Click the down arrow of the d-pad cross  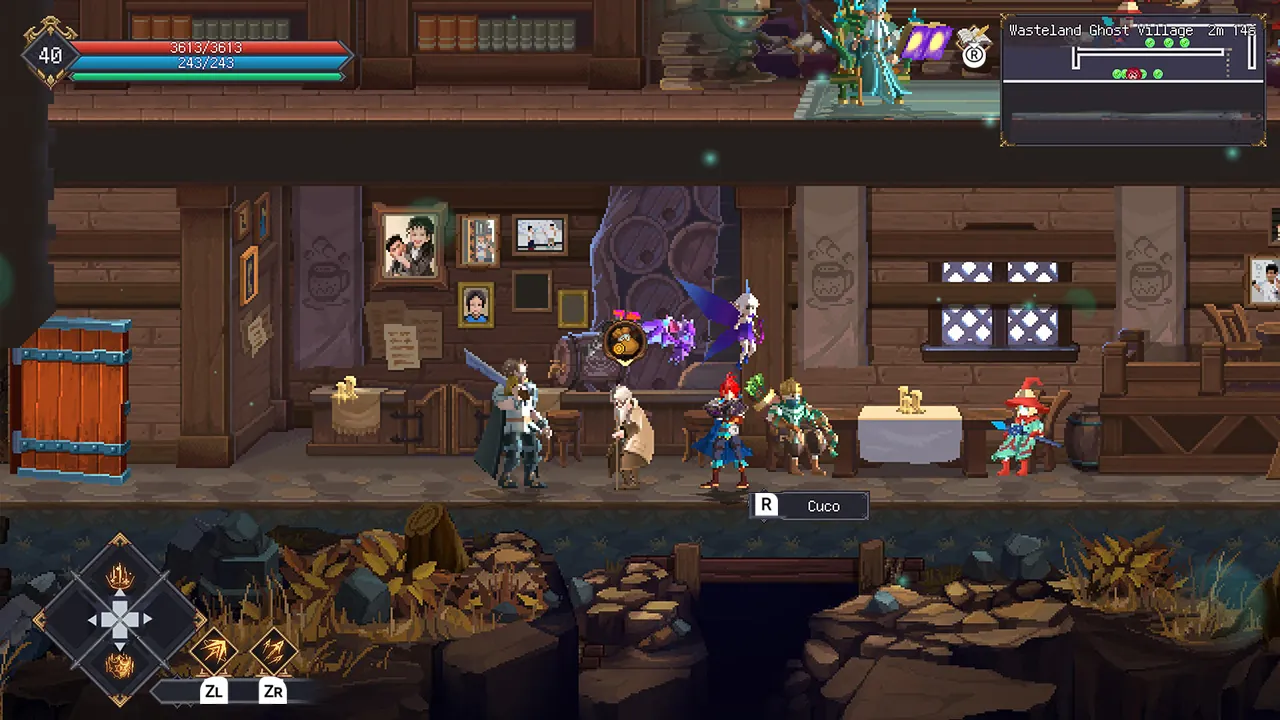120,644
